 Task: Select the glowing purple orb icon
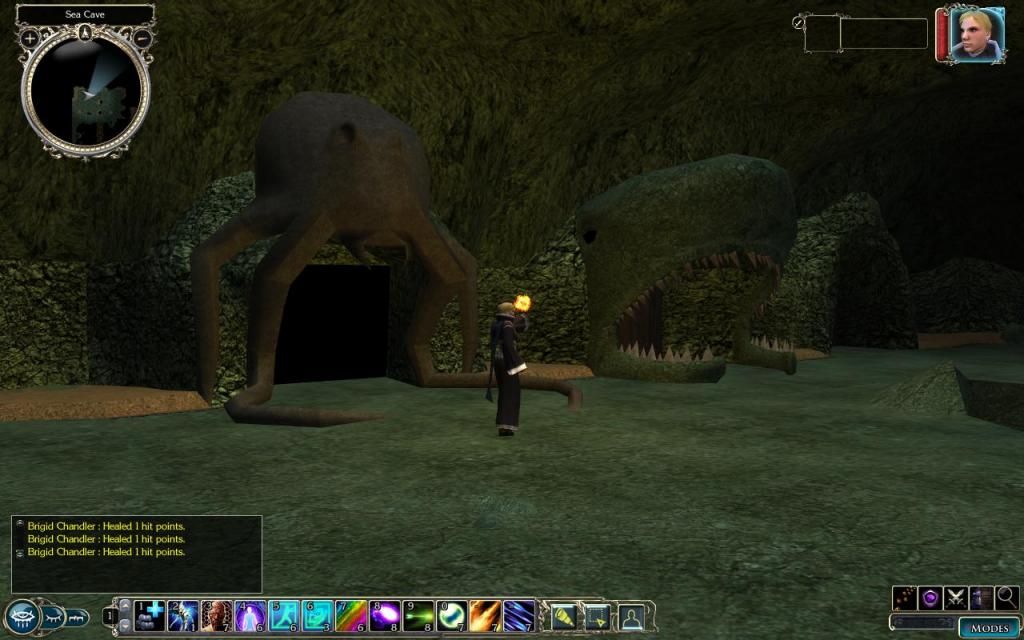click(x=930, y=598)
